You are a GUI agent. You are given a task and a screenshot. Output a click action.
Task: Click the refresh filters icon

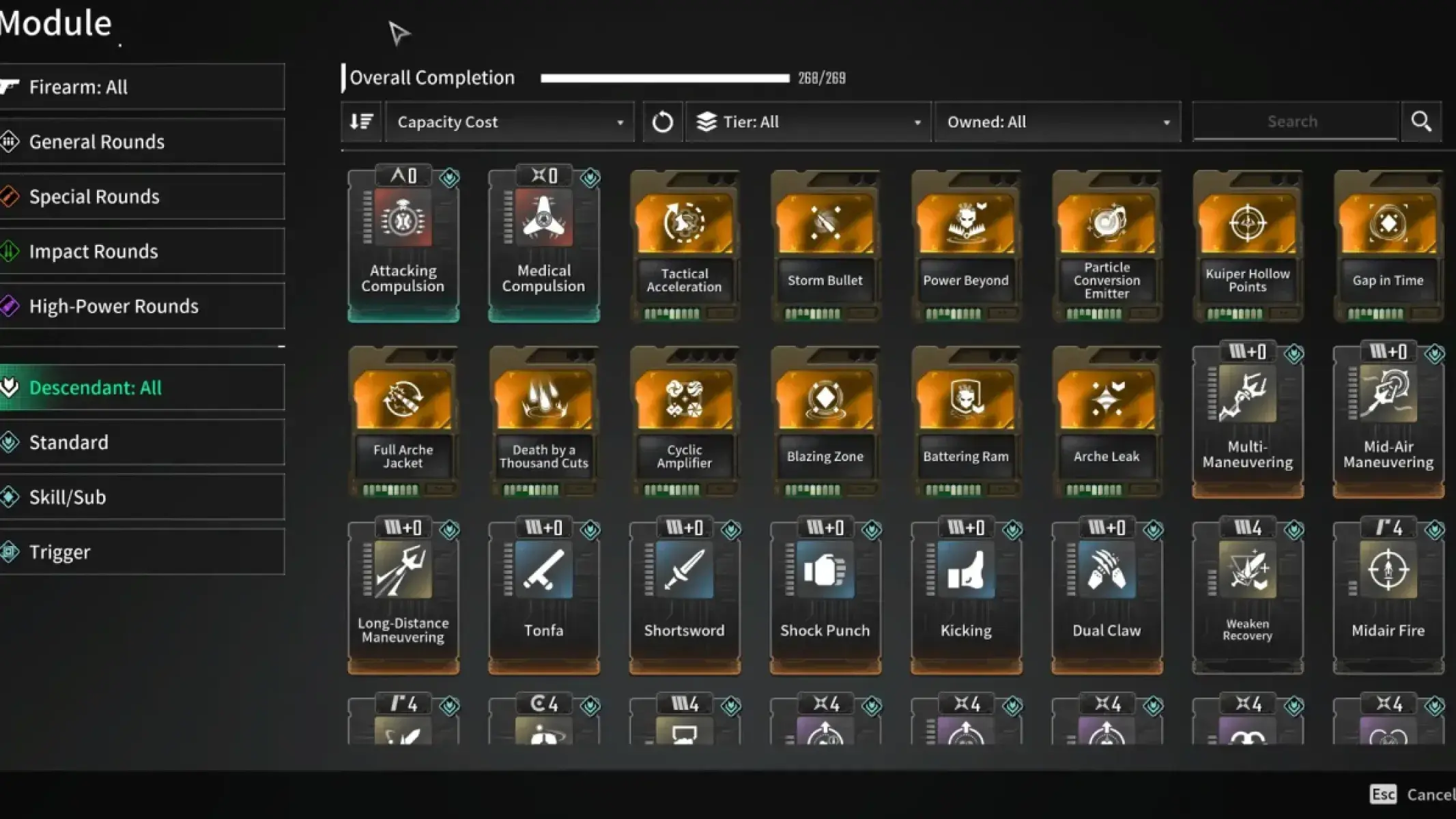[x=661, y=121]
